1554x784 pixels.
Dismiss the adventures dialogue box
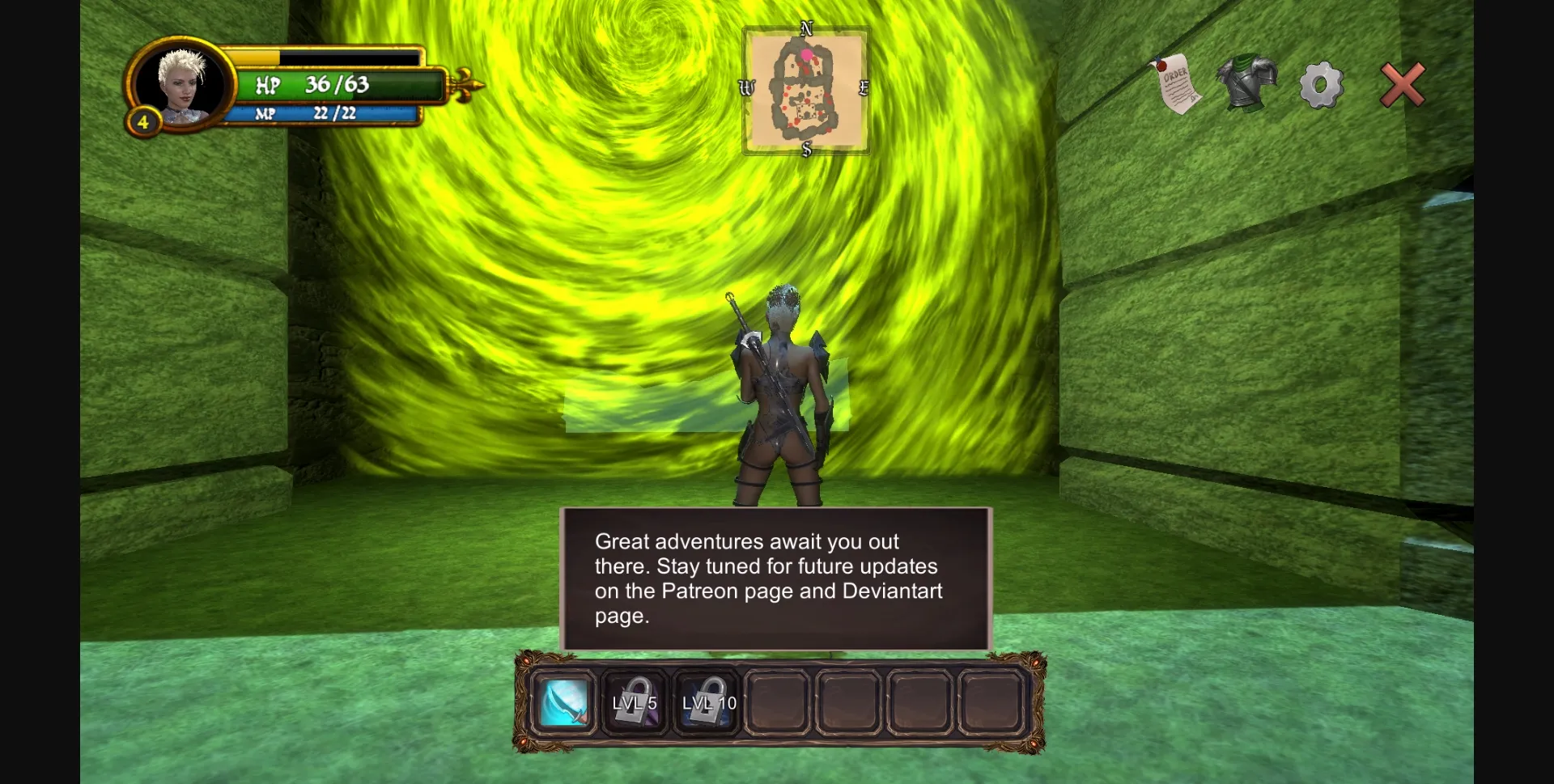(x=776, y=578)
